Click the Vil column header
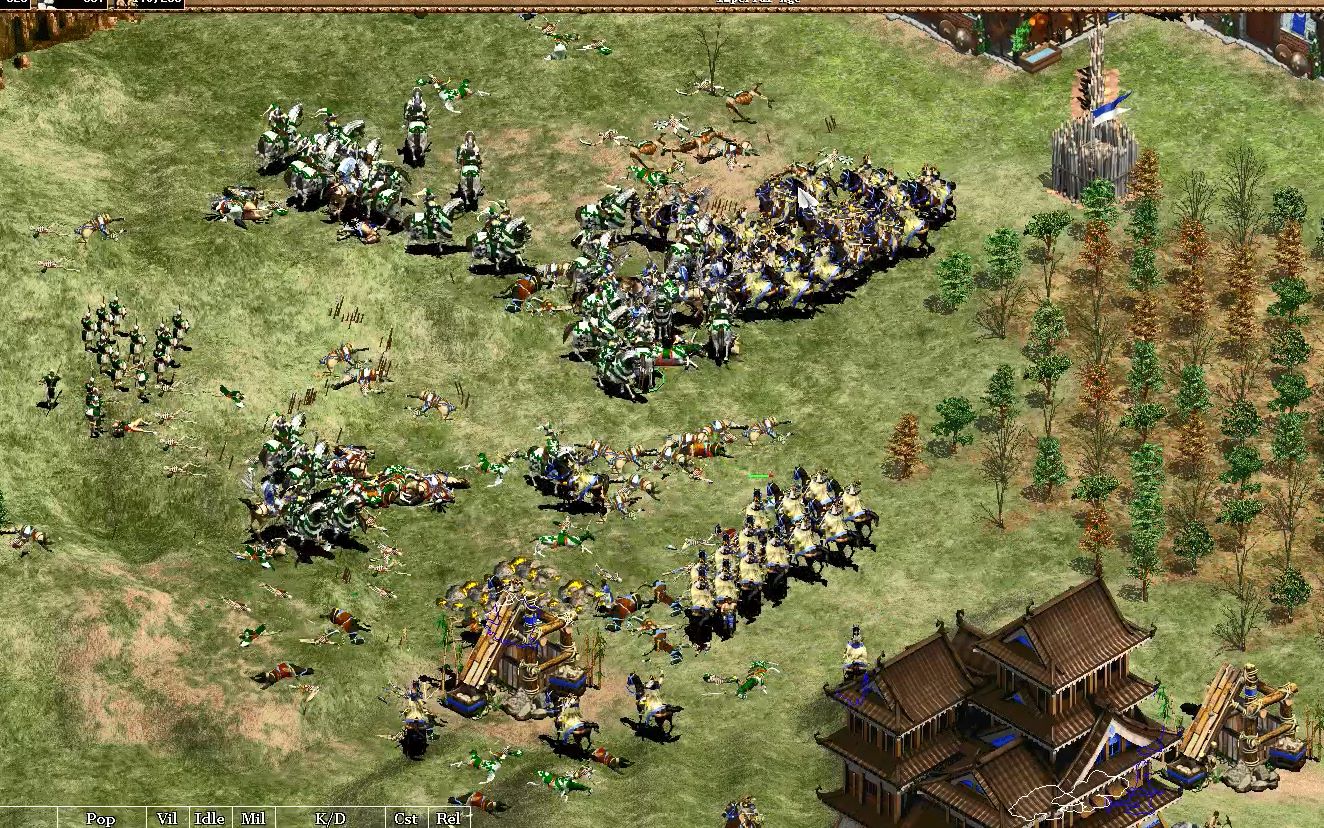Image resolution: width=1324 pixels, height=828 pixels. [x=167, y=818]
